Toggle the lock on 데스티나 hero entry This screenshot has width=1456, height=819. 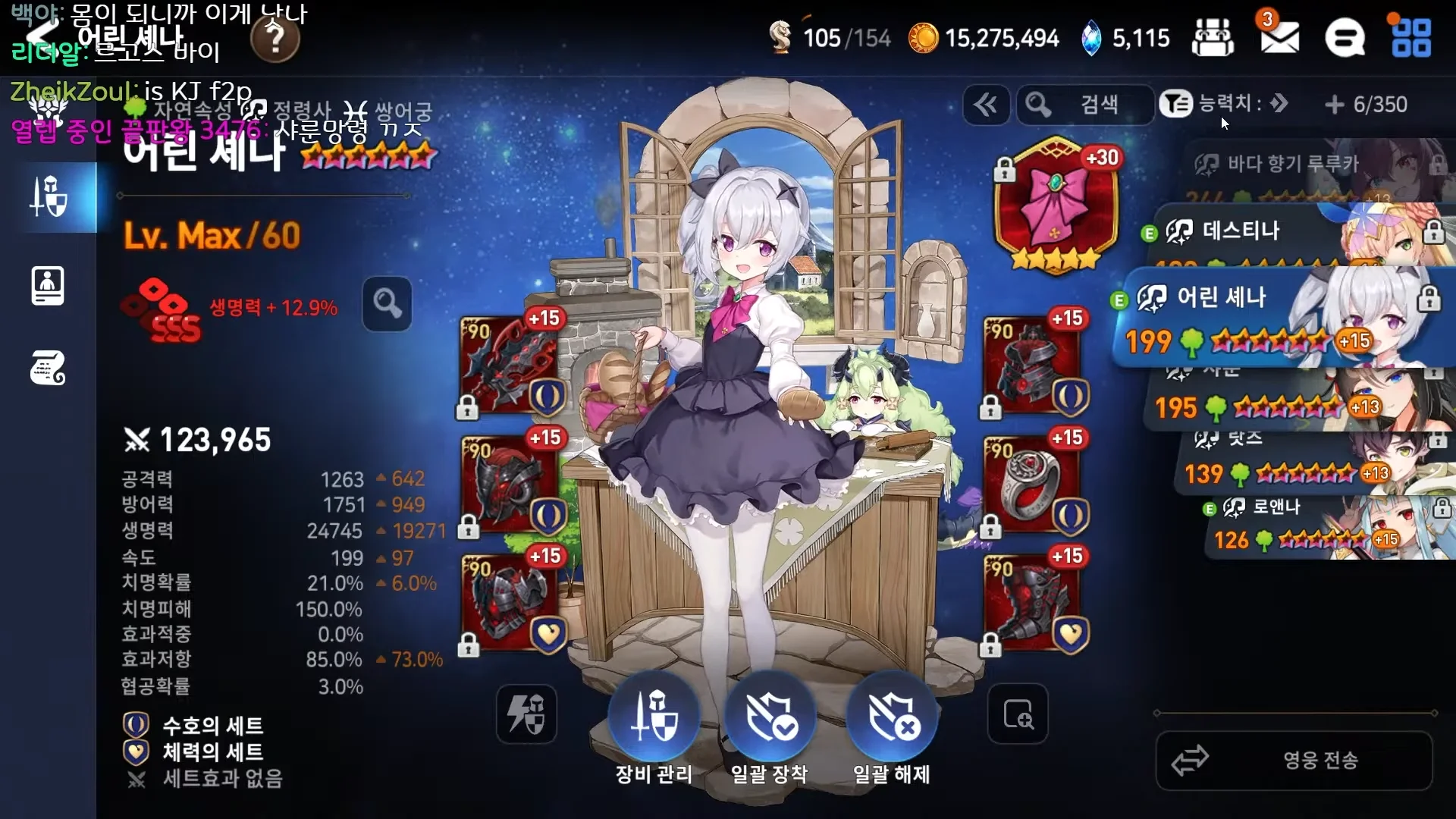[x=1436, y=231]
